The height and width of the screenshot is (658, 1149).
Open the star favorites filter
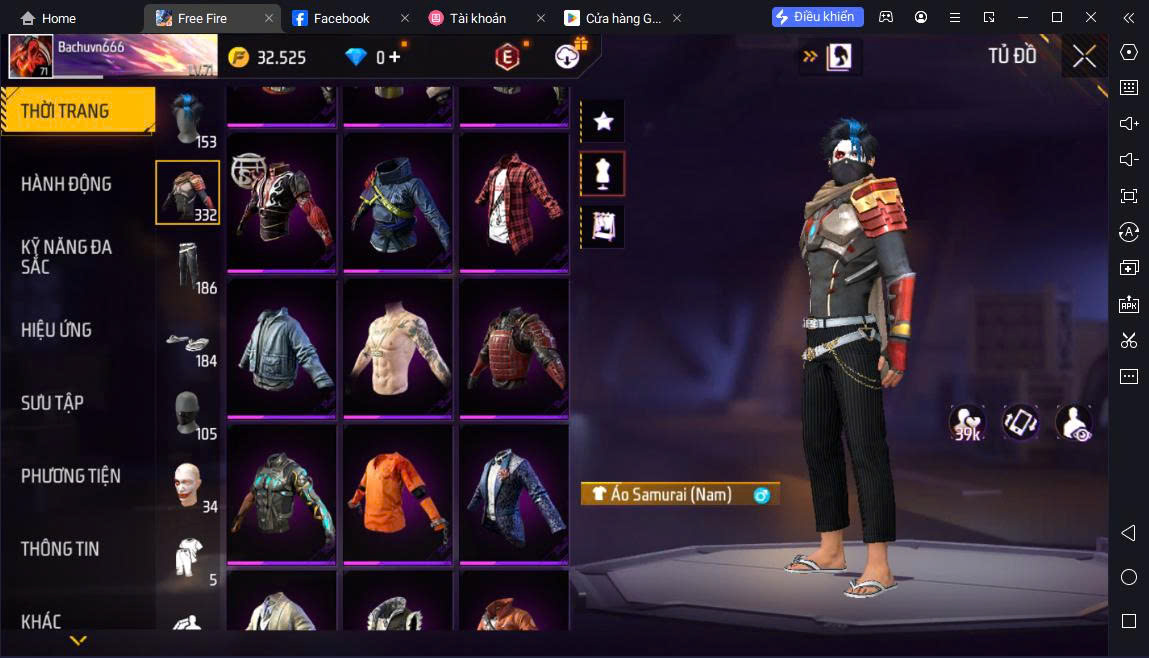click(603, 122)
